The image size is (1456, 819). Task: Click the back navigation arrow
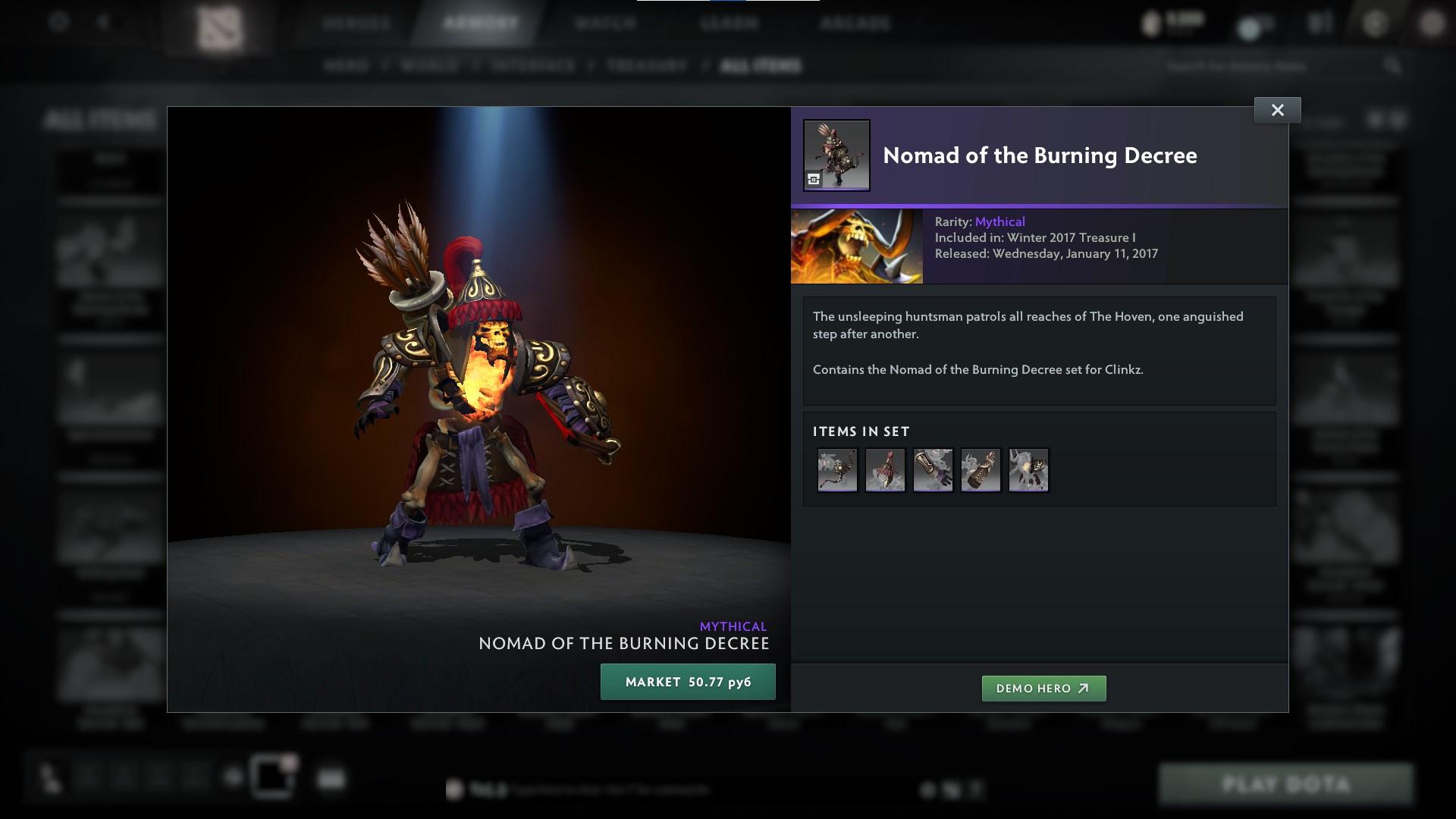coord(103,21)
